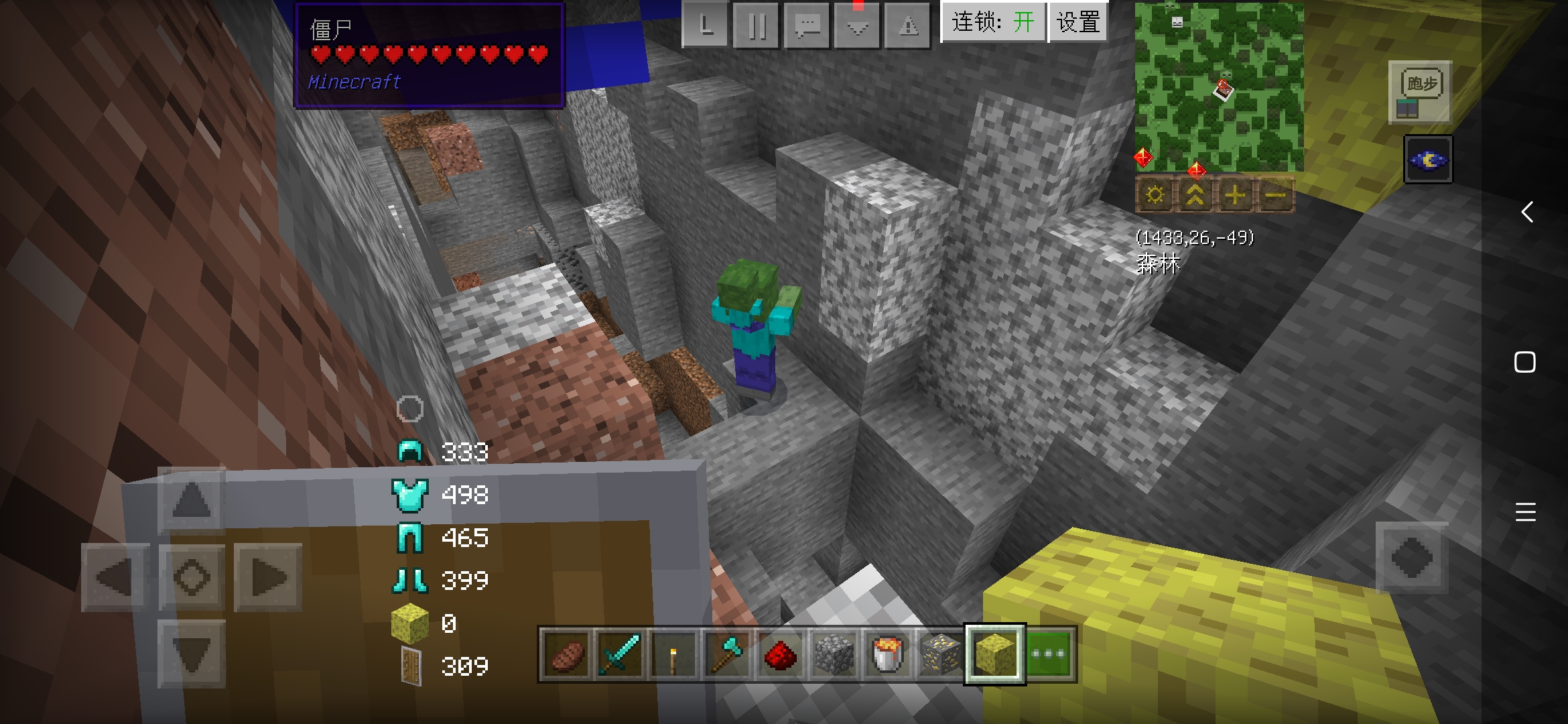This screenshot has height=724, width=1568.
Task: Zoom in the minimap with the plus button
Action: click(1234, 195)
